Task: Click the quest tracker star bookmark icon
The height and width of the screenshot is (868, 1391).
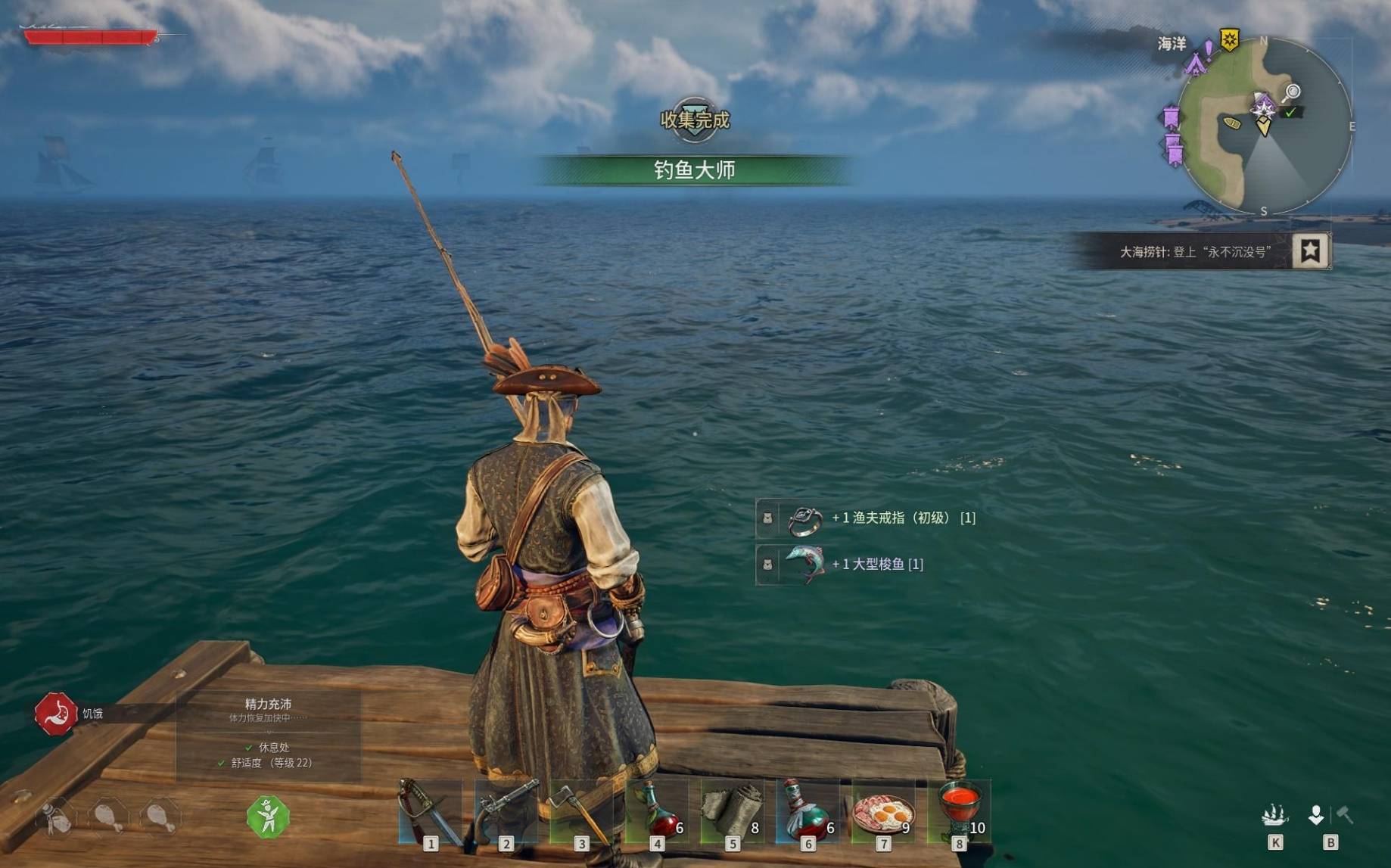Action: pos(1311,250)
